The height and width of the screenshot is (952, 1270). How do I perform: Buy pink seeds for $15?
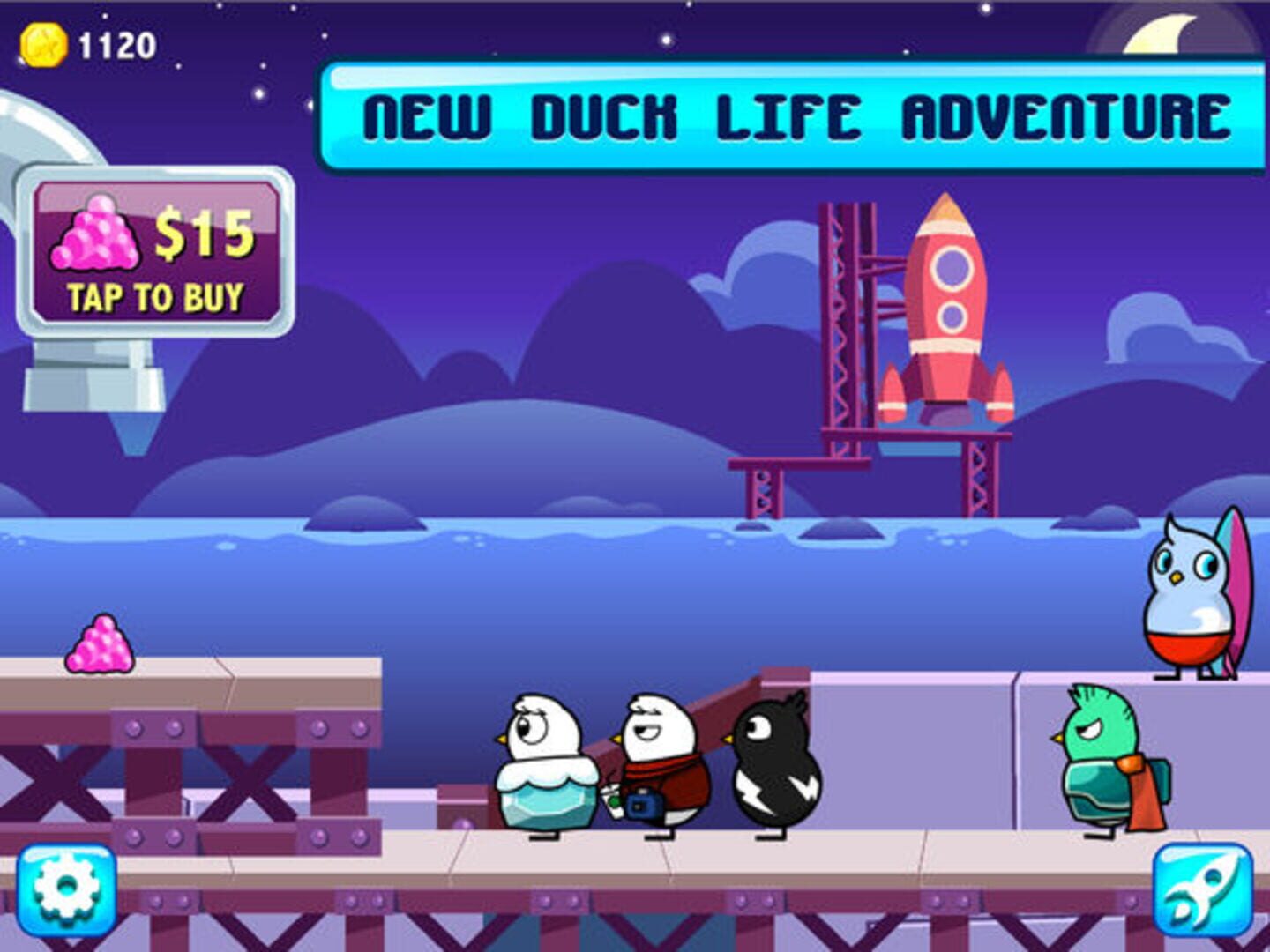click(156, 253)
